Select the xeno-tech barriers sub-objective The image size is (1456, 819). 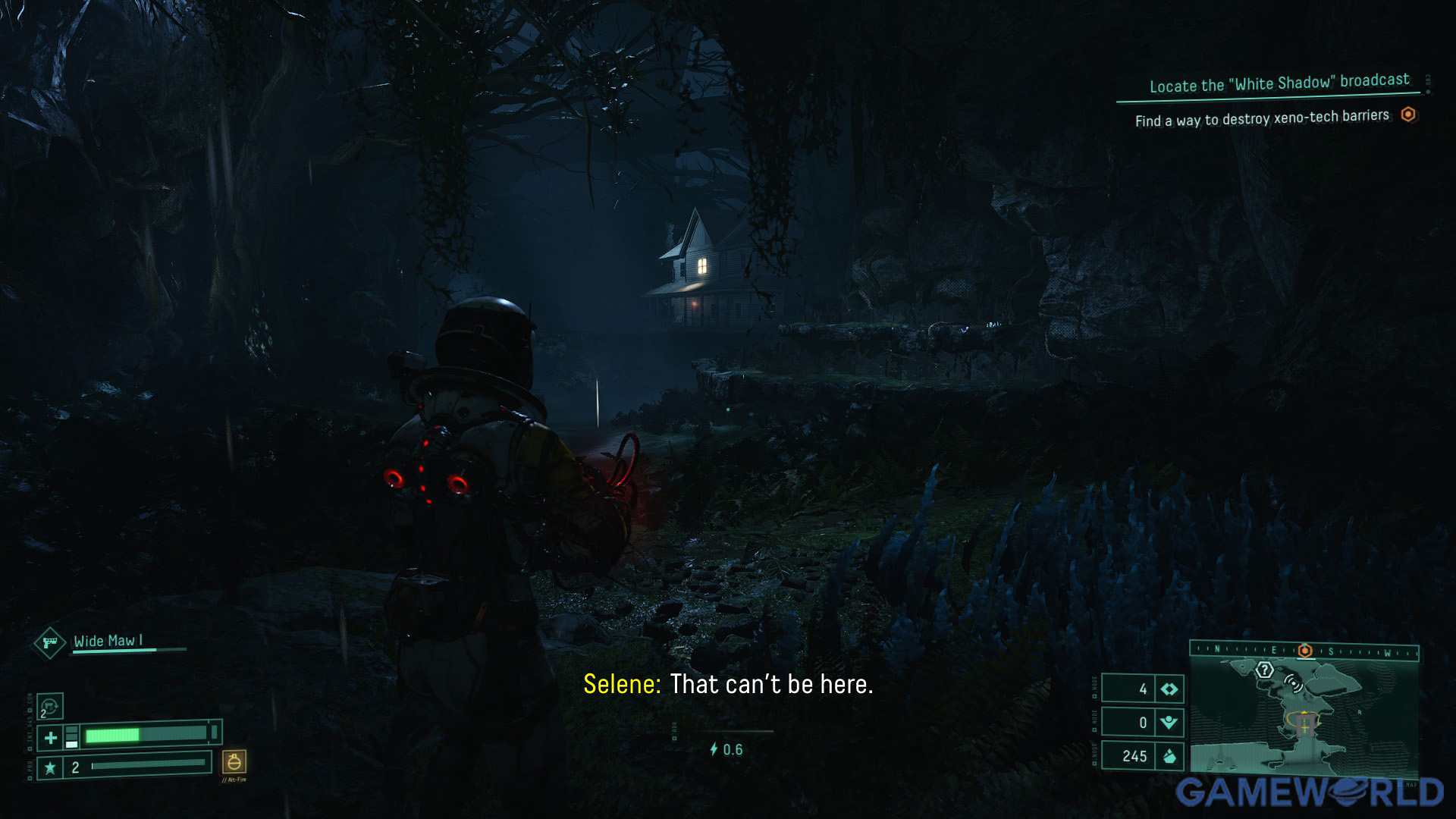1262,118
